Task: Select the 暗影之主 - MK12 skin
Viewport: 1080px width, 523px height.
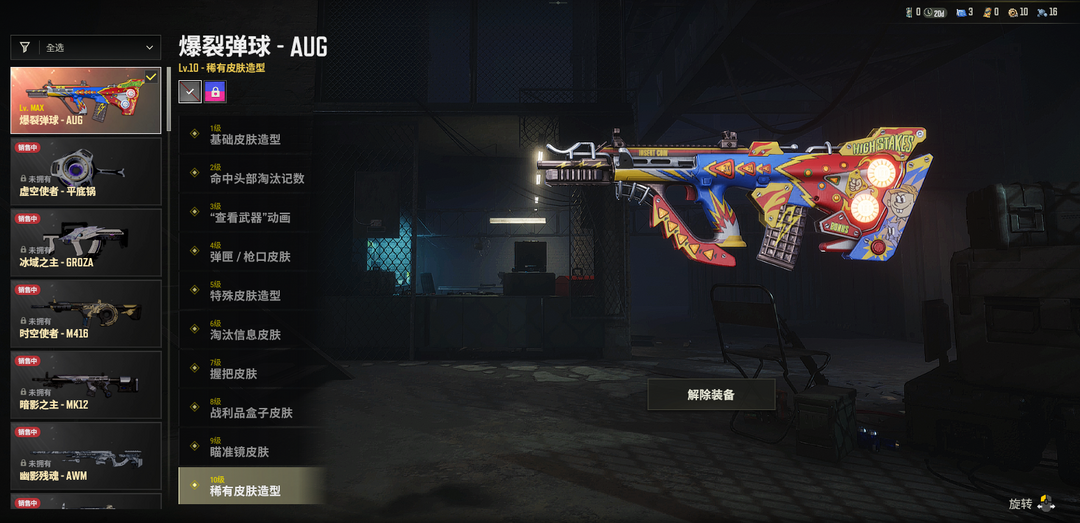Action: 85,384
